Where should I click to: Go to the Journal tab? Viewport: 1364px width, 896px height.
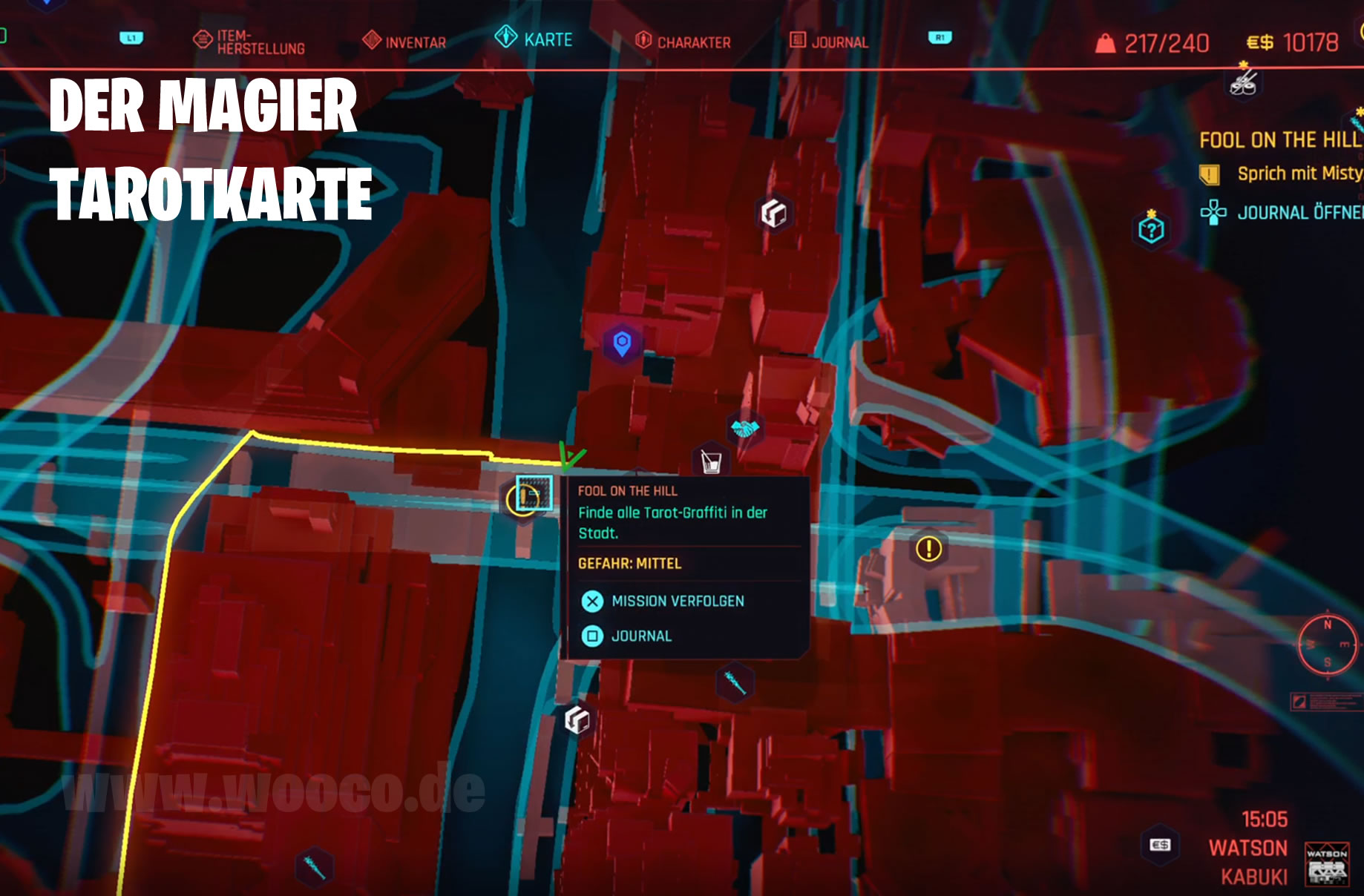click(x=829, y=42)
